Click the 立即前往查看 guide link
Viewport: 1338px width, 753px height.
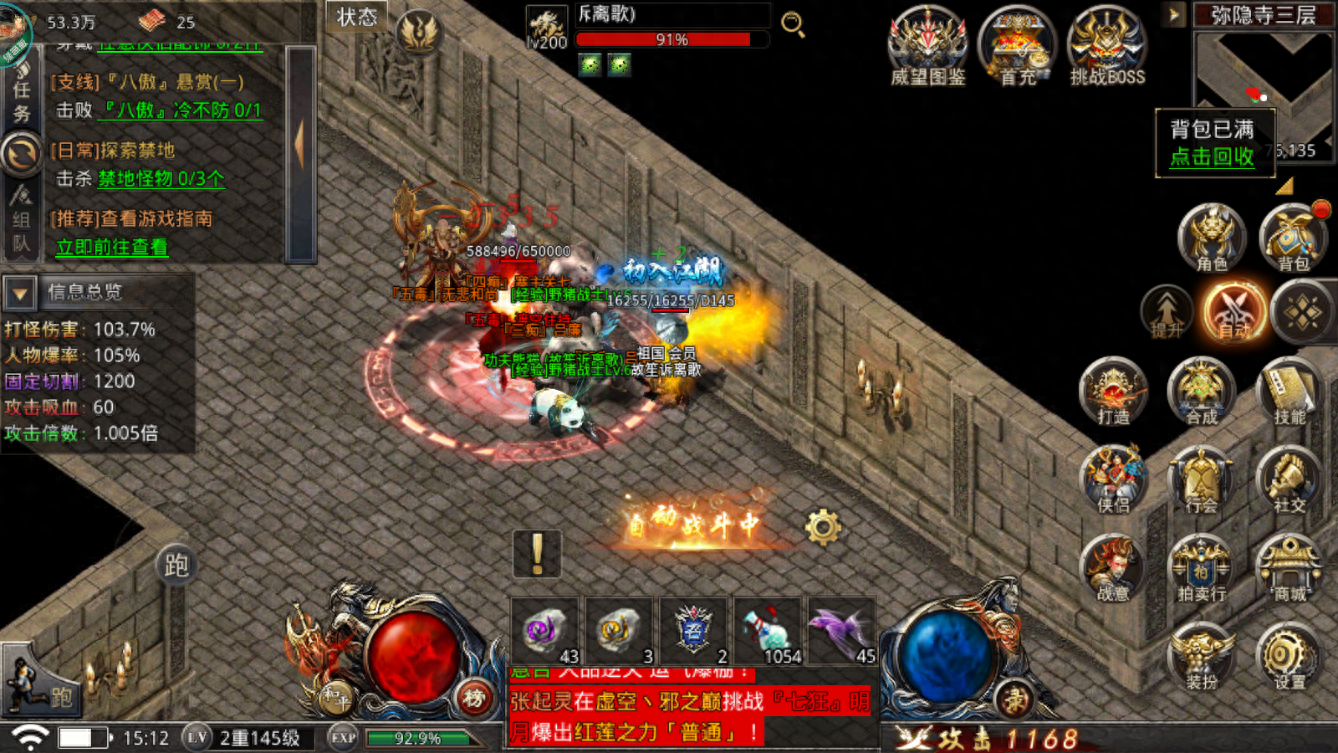click(x=112, y=247)
